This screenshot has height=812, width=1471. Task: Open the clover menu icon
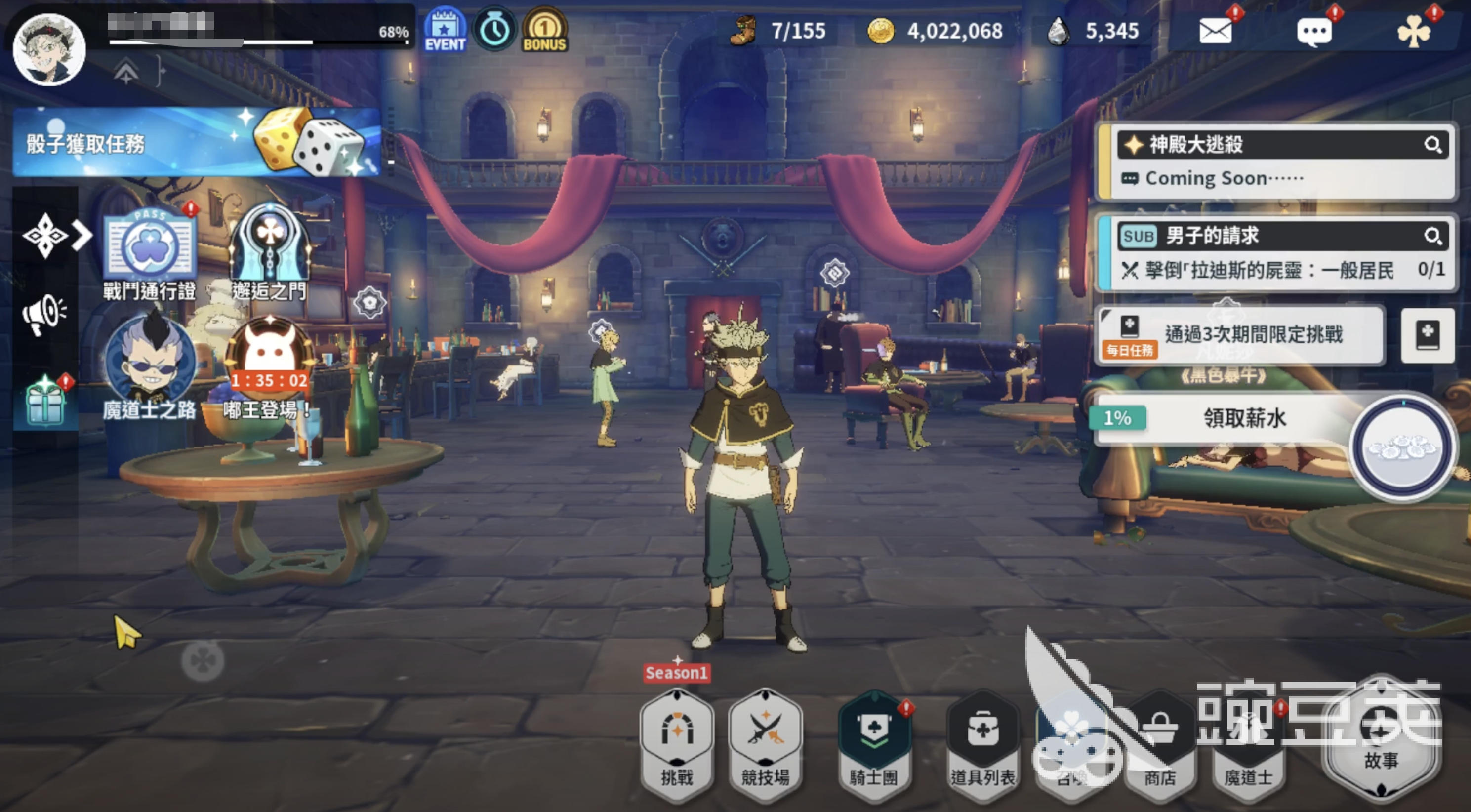(1414, 32)
